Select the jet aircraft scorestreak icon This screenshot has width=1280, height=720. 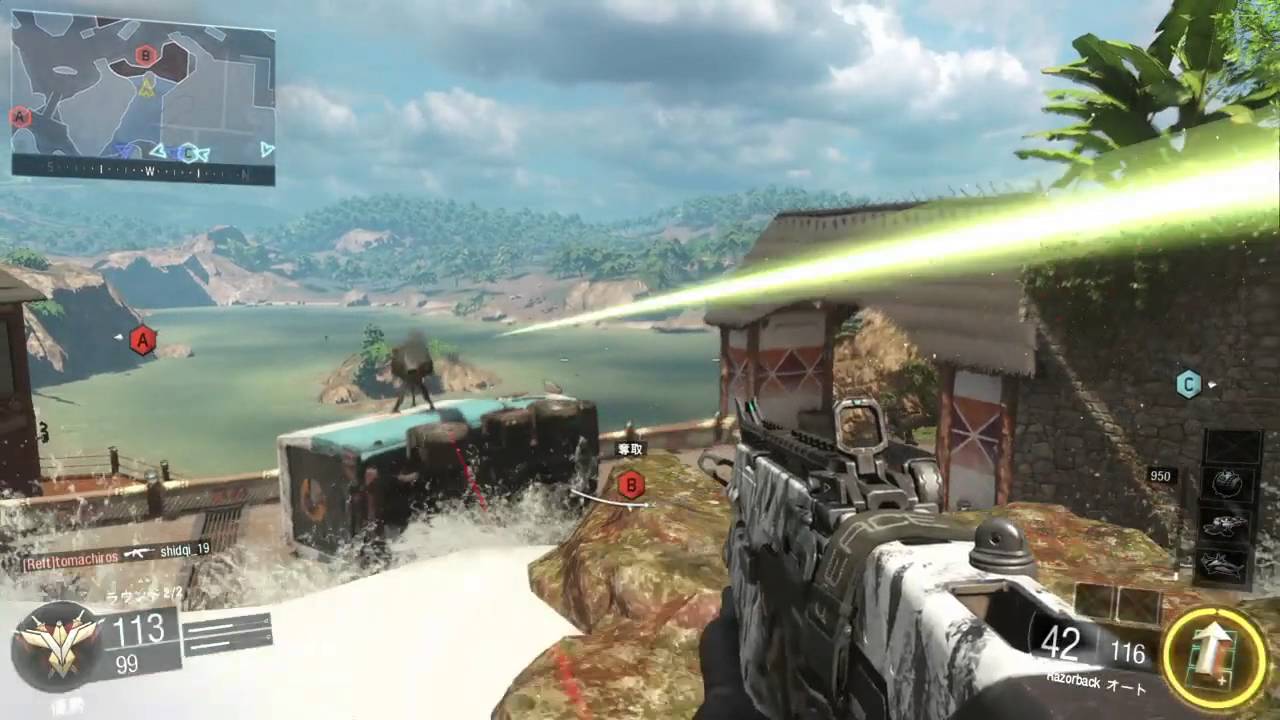tap(1227, 566)
